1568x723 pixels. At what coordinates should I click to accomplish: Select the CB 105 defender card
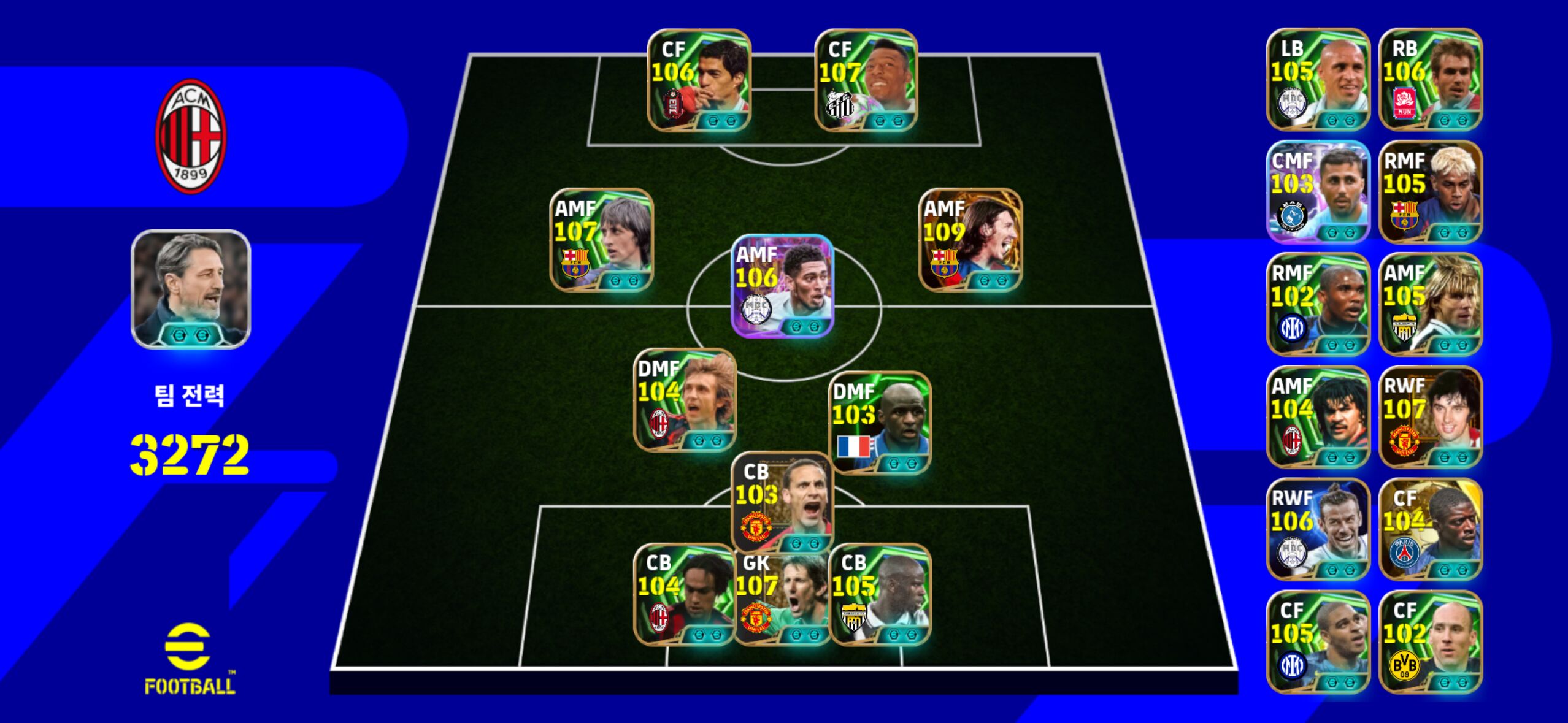click(x=880, y=595)
